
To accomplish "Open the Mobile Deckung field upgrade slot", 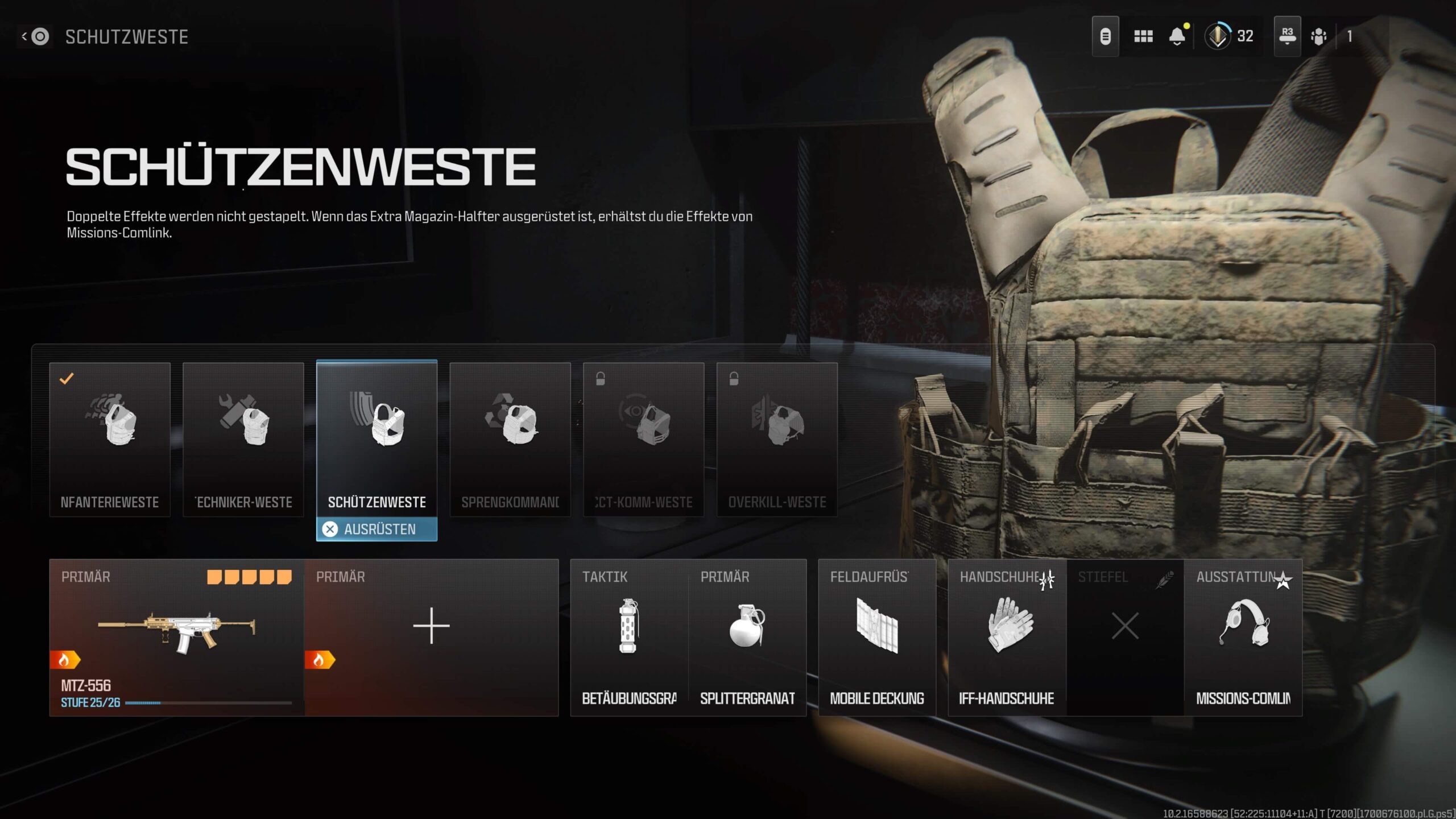I will click(x=877, y=637).
